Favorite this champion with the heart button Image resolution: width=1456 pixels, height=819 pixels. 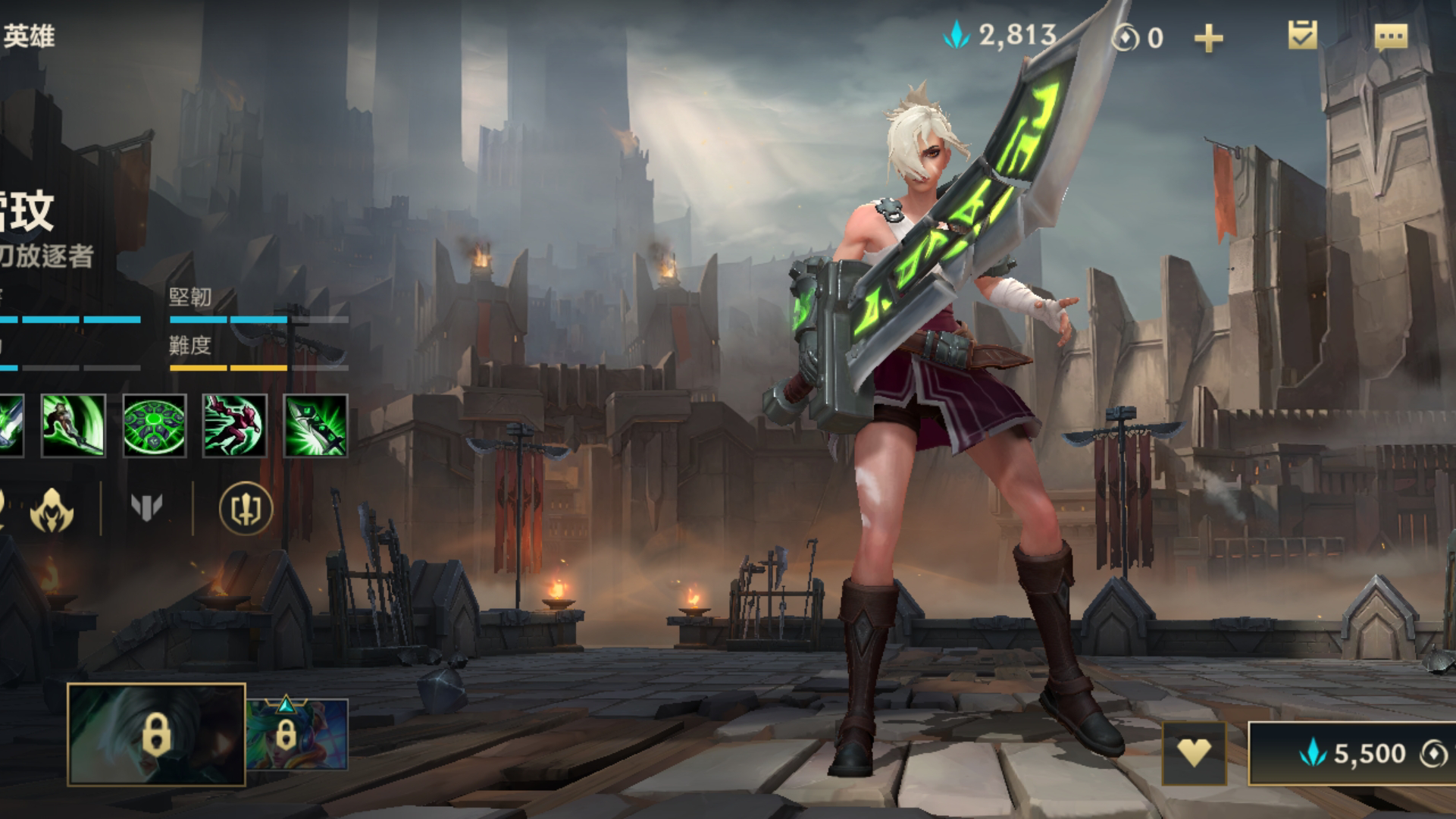point(1194,753)
